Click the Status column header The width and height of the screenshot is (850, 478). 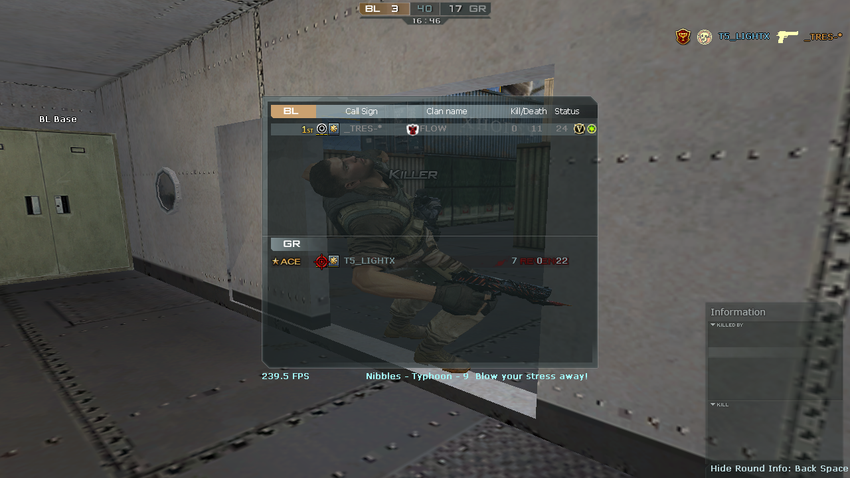(x=567, y=111)
